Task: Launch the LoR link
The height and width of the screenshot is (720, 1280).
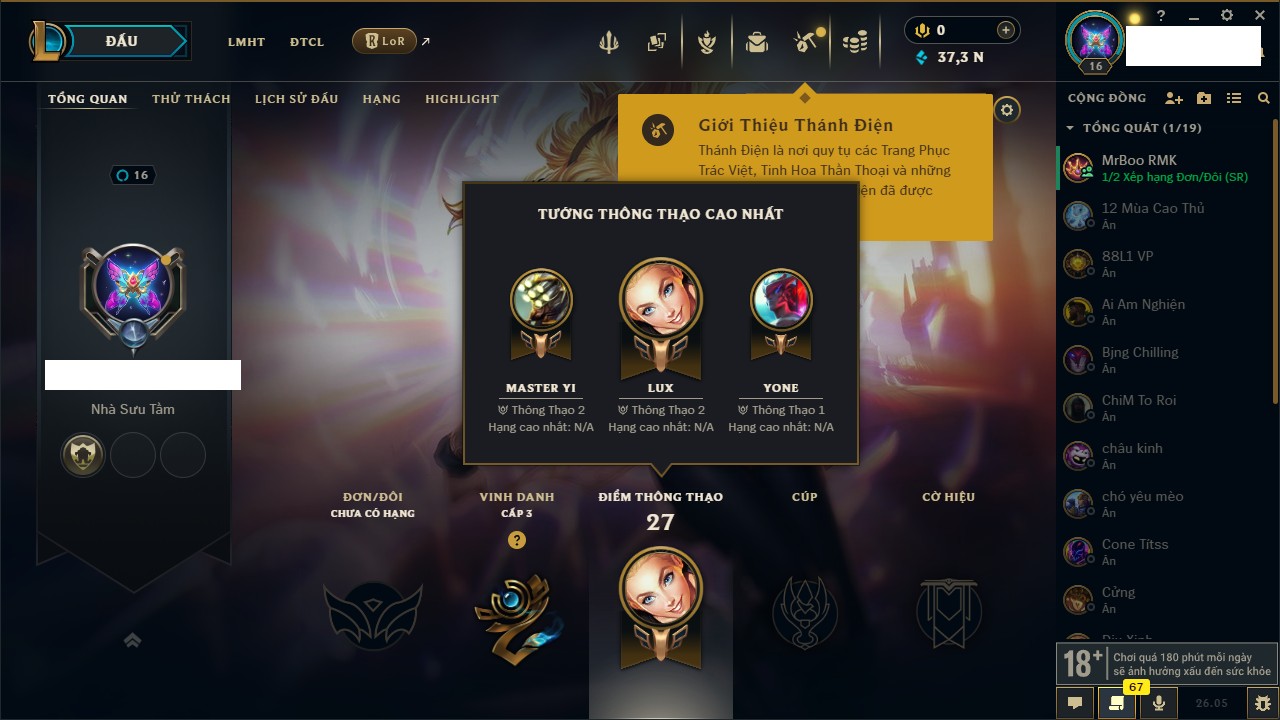Action: [x=385, y=41]
